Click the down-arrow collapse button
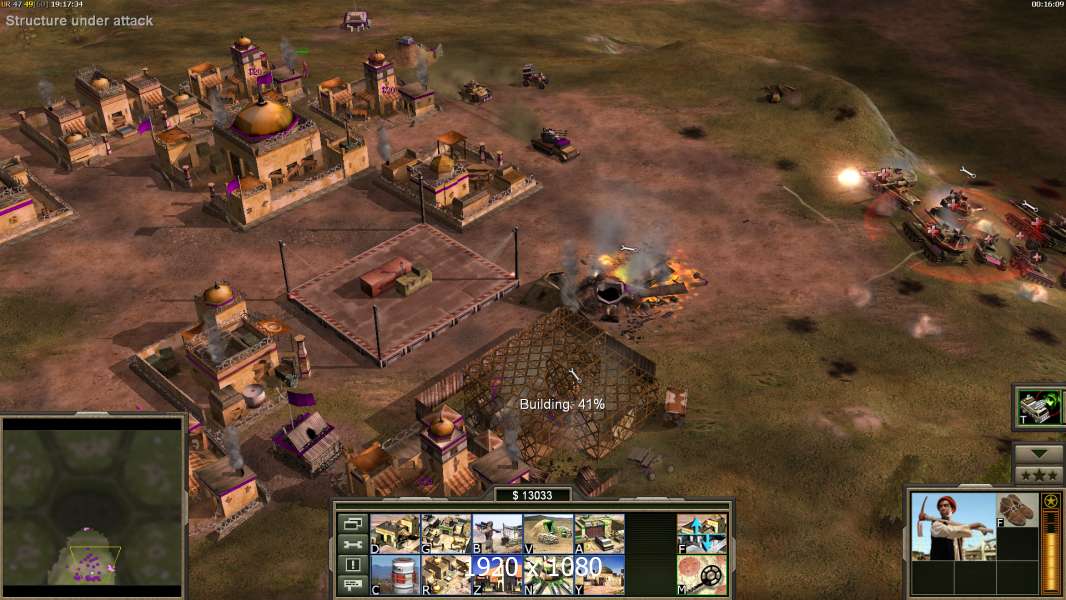 (1038, 453)
